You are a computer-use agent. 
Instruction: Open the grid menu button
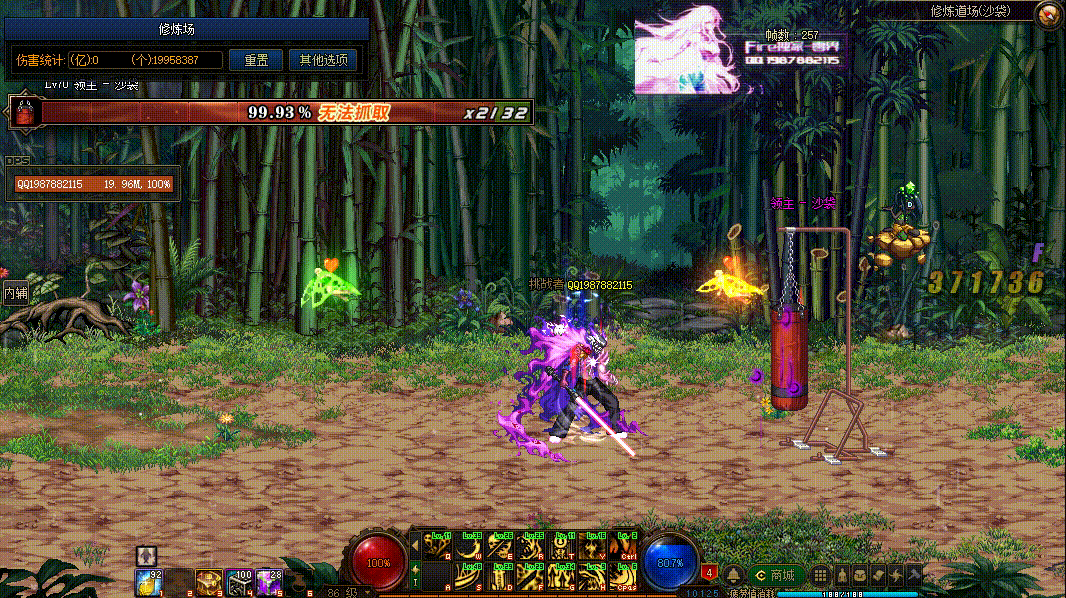point(819,575)
